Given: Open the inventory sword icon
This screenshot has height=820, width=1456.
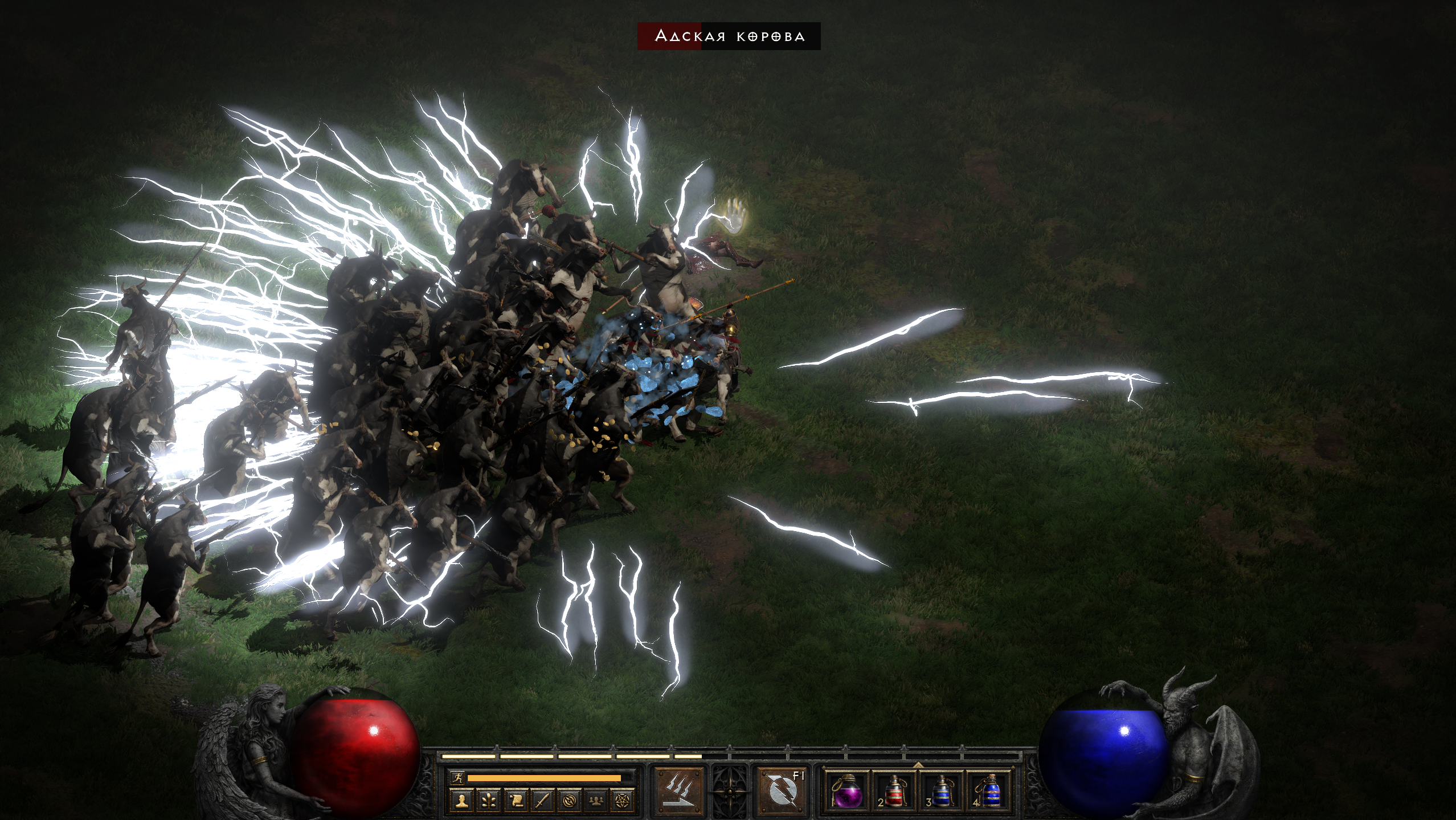Looking at the screenshot, I should (542, 801).
